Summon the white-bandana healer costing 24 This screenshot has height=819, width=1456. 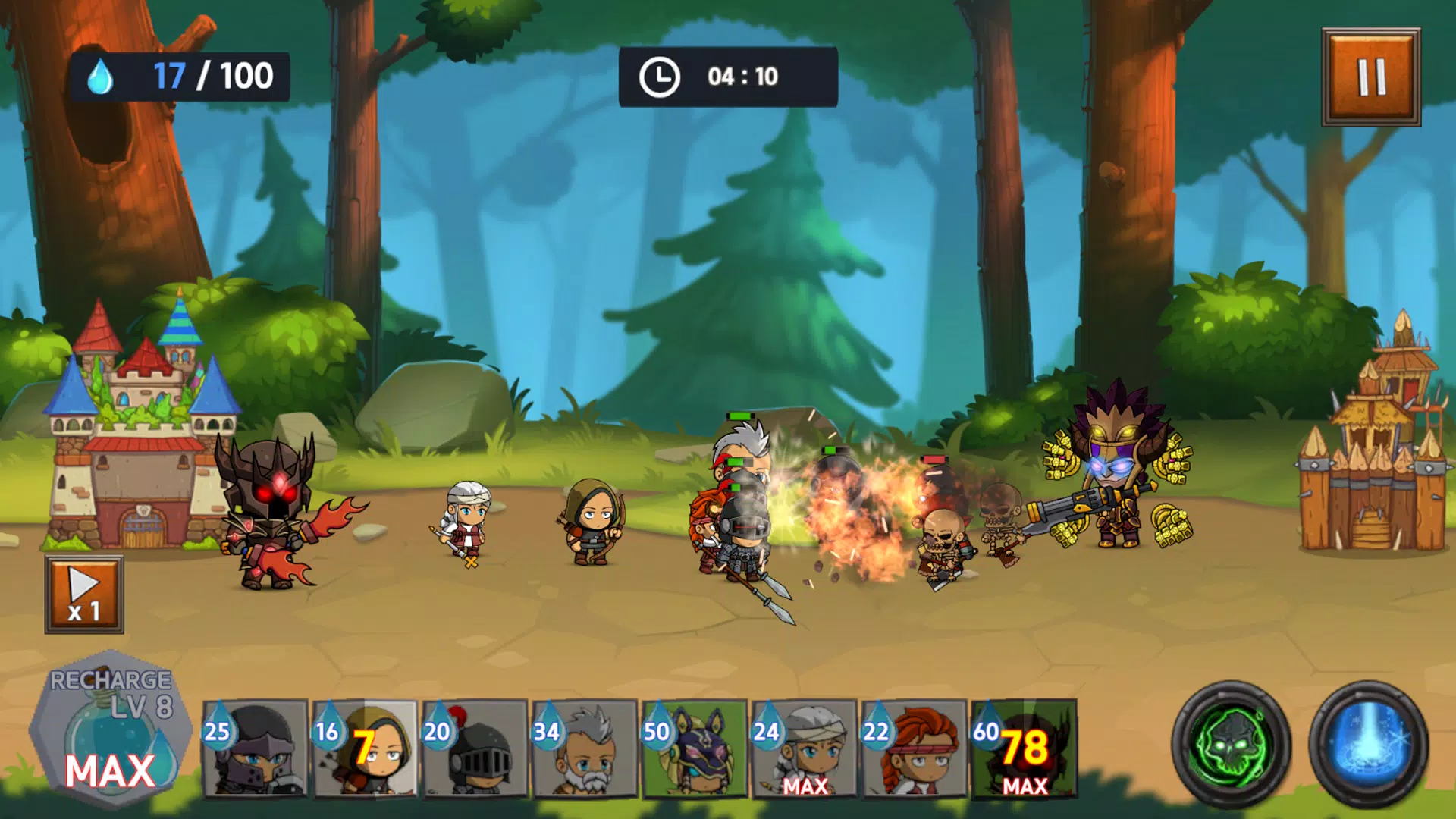point(805,748)
